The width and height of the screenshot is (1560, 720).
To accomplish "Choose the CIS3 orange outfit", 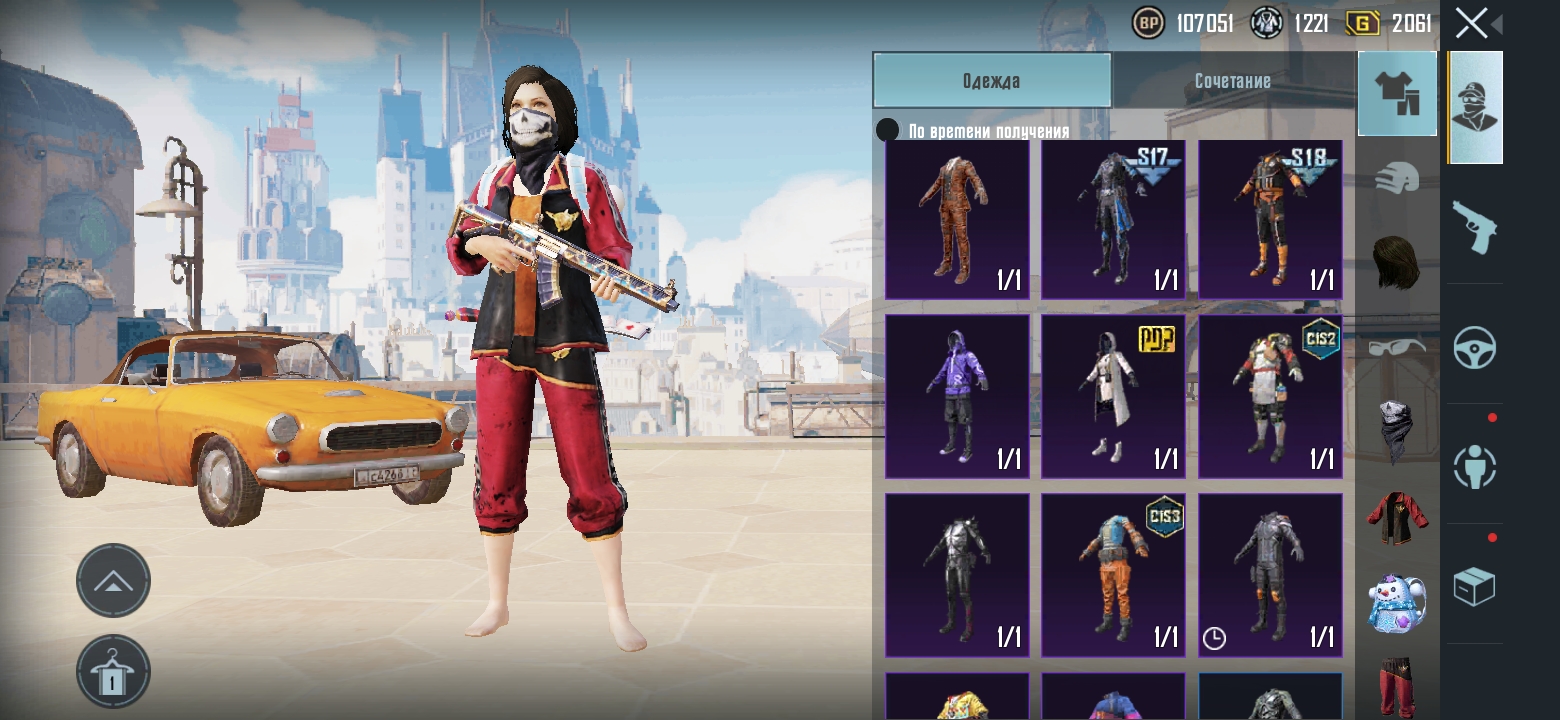I will point(1113,575).
